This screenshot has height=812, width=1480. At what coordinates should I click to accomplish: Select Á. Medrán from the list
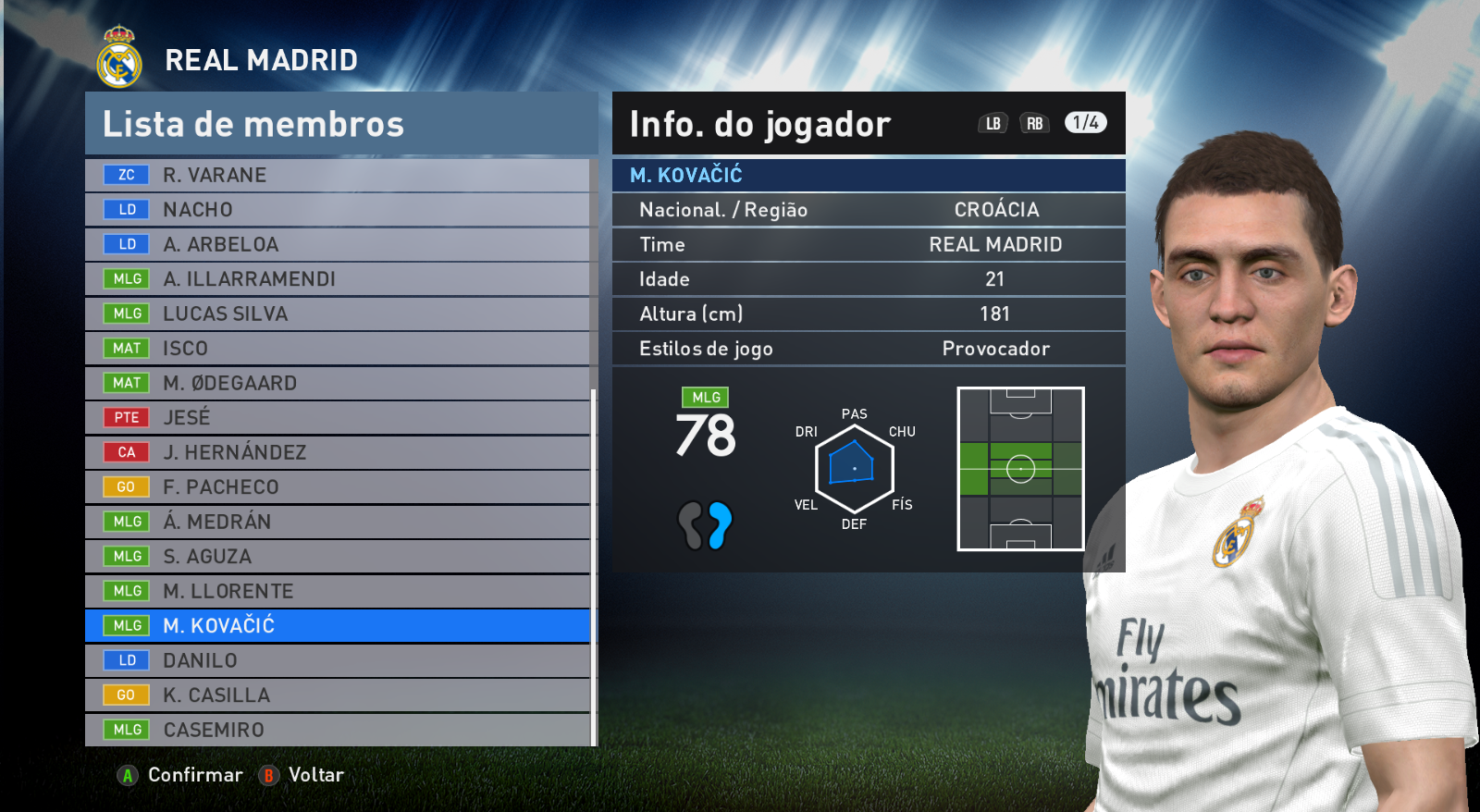[338, 522]
